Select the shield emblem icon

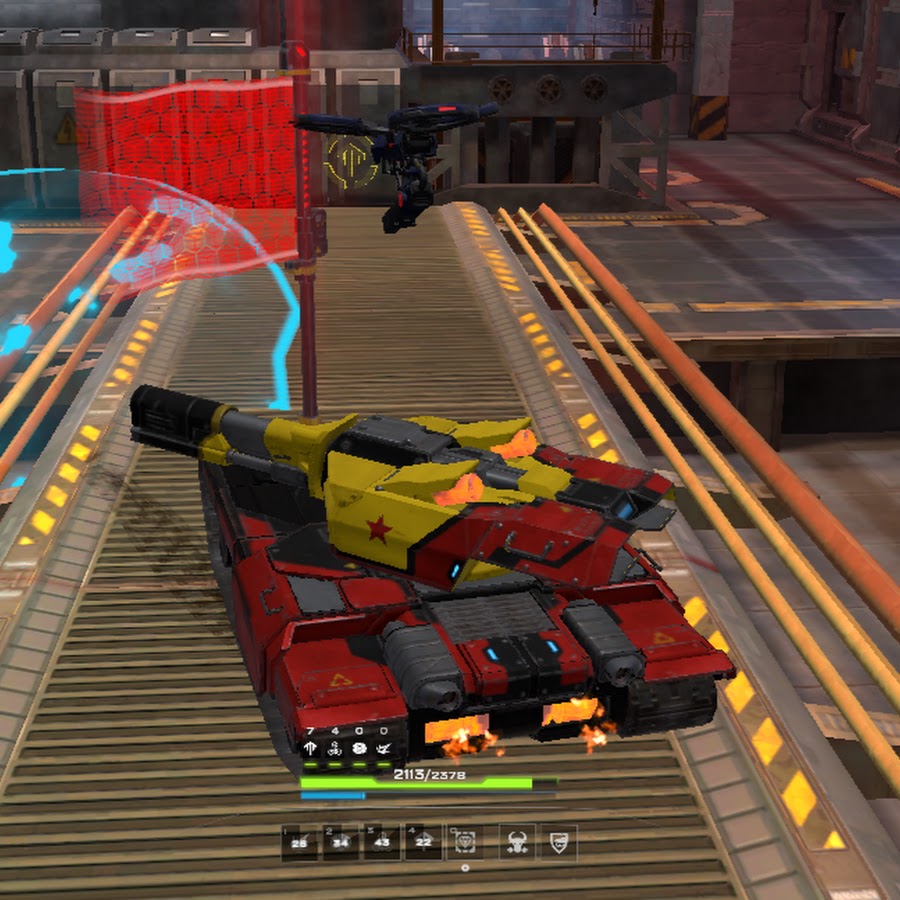pos(558,842)
